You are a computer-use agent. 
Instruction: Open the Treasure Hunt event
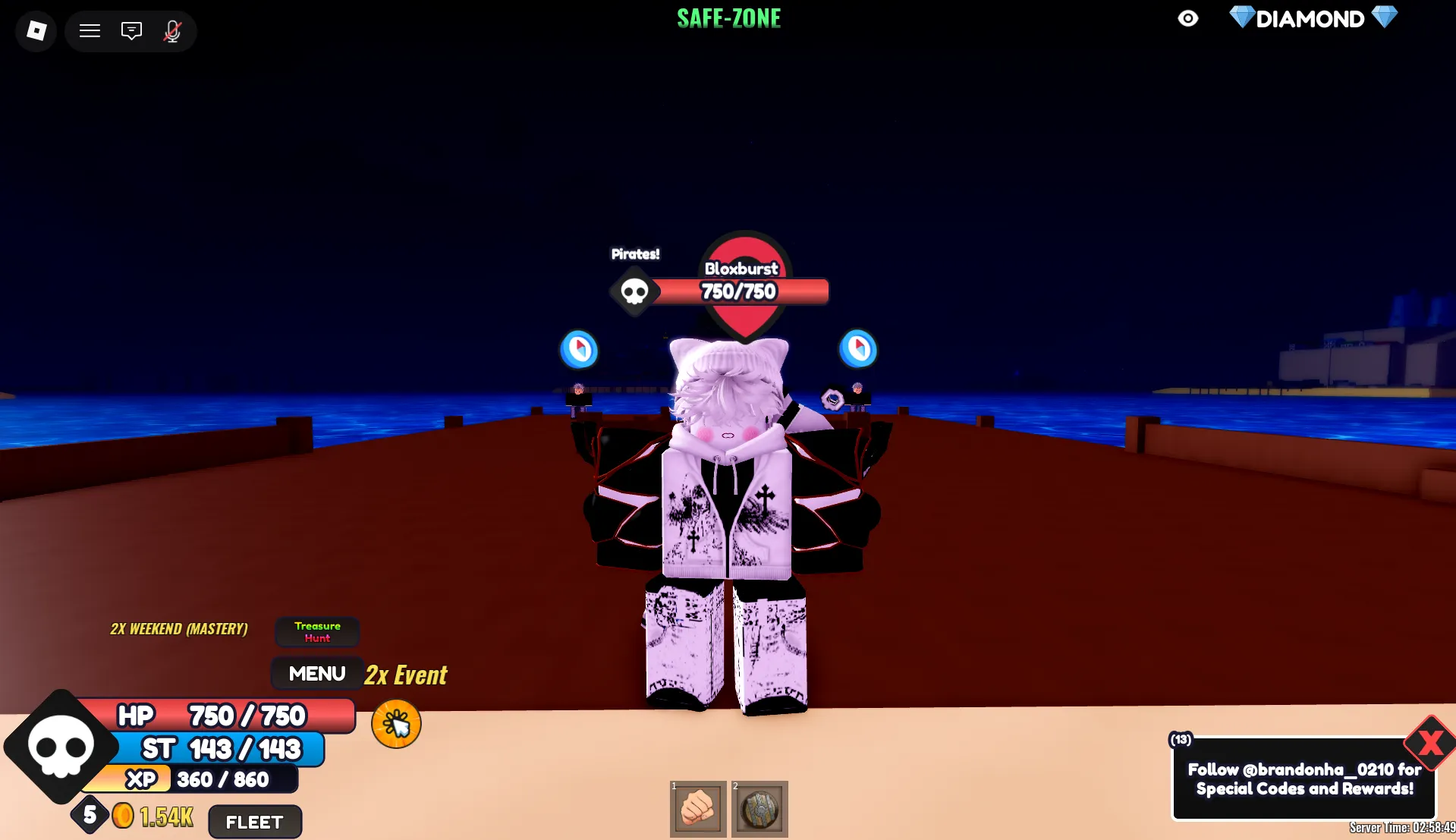[x=317, y=631]
